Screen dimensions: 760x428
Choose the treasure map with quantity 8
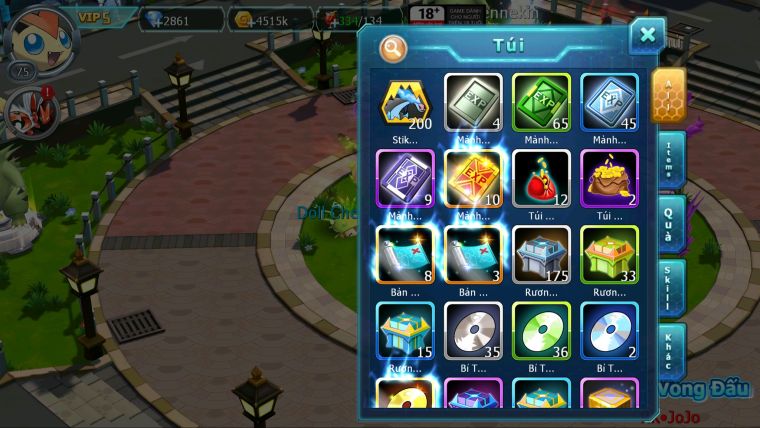point(406,255)
